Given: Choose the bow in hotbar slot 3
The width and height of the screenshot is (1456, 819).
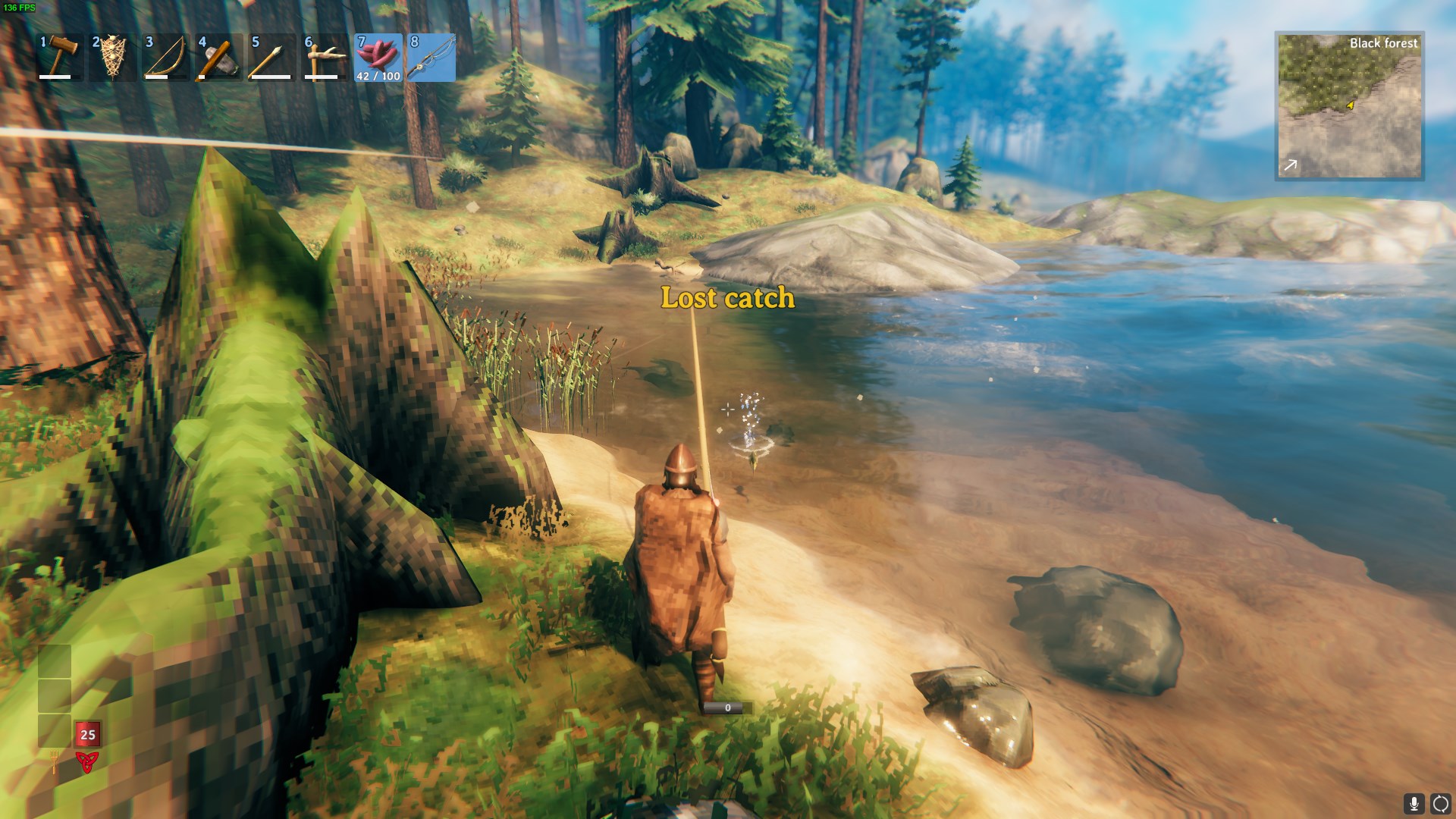Looking at the screenshot, I should [166, 57].
